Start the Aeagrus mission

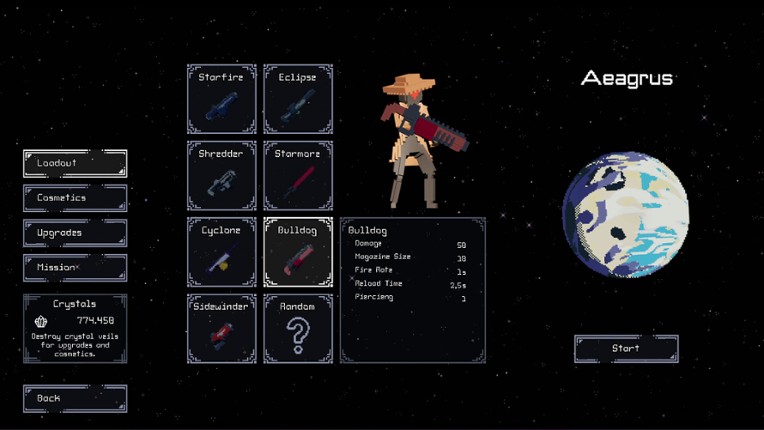click(x=626, y=349)
